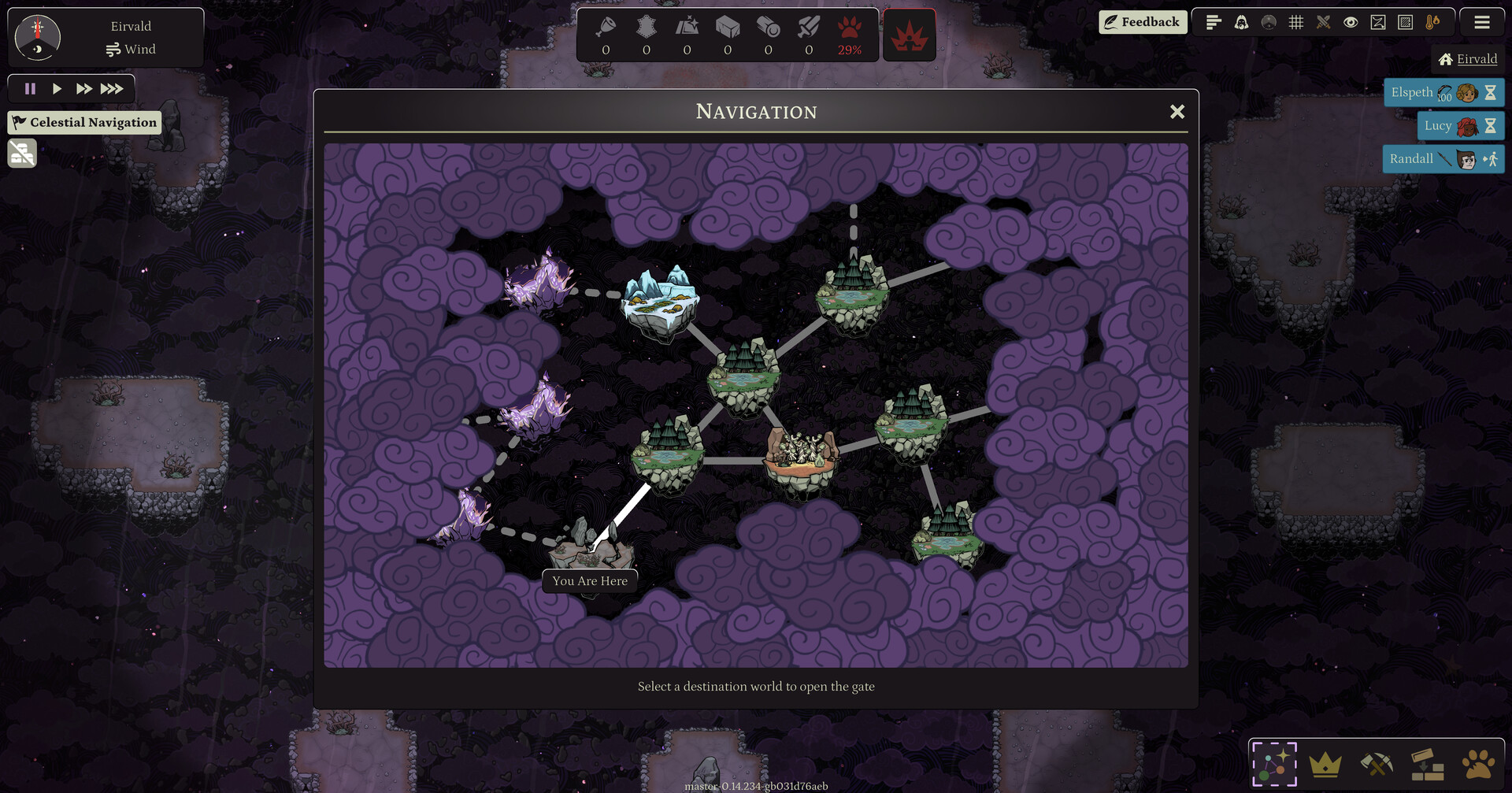Click the red crown raid indicator

point(909,35)
